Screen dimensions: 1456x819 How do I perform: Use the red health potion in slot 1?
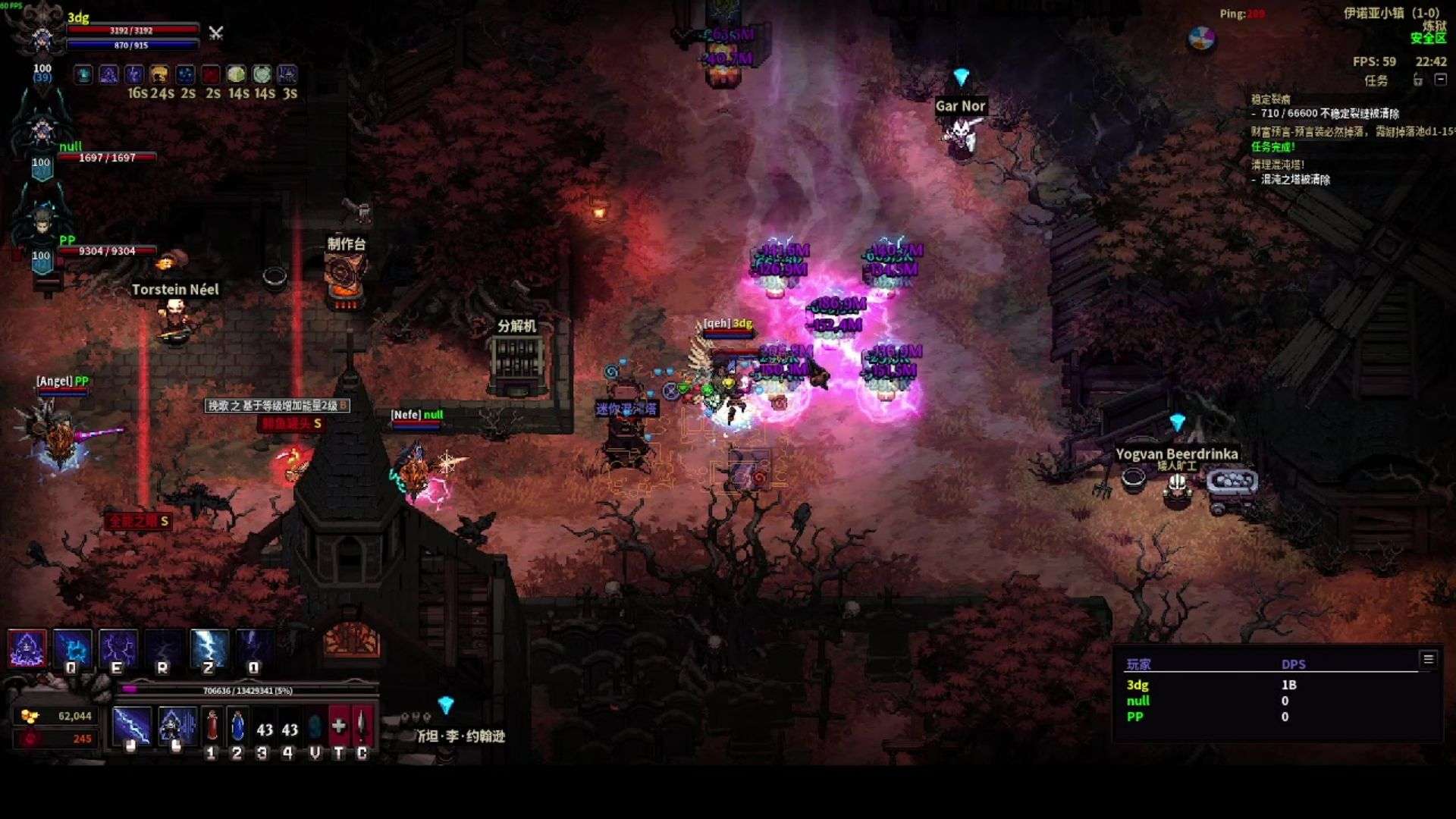[x=212, y=726]
